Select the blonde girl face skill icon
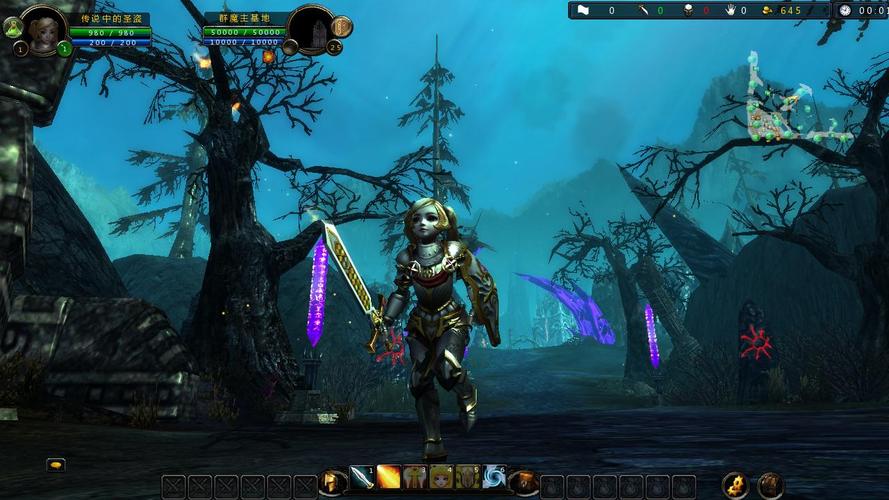This screenshot has width=889, height=500. [x=441, y=478]
